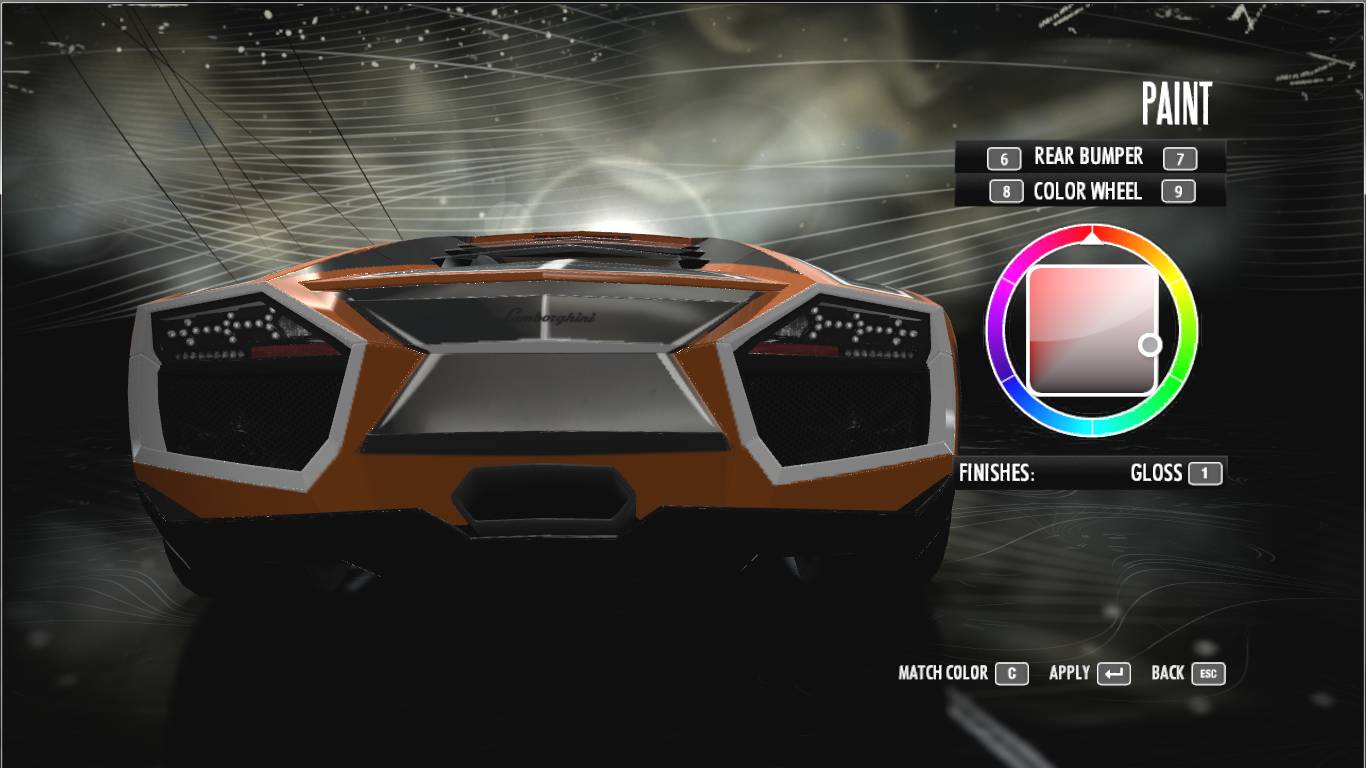
Task: Pick the blue section of the hue ring
Action: pos(1040,420)
